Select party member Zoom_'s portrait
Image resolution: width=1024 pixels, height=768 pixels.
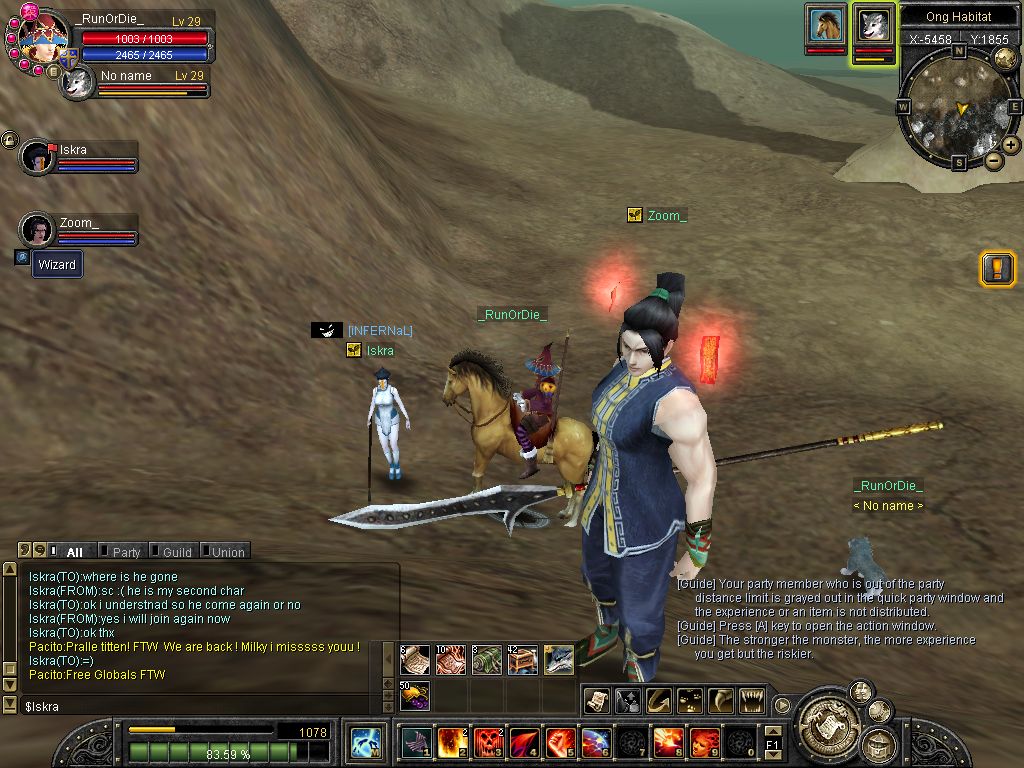(x=37, y=230)
